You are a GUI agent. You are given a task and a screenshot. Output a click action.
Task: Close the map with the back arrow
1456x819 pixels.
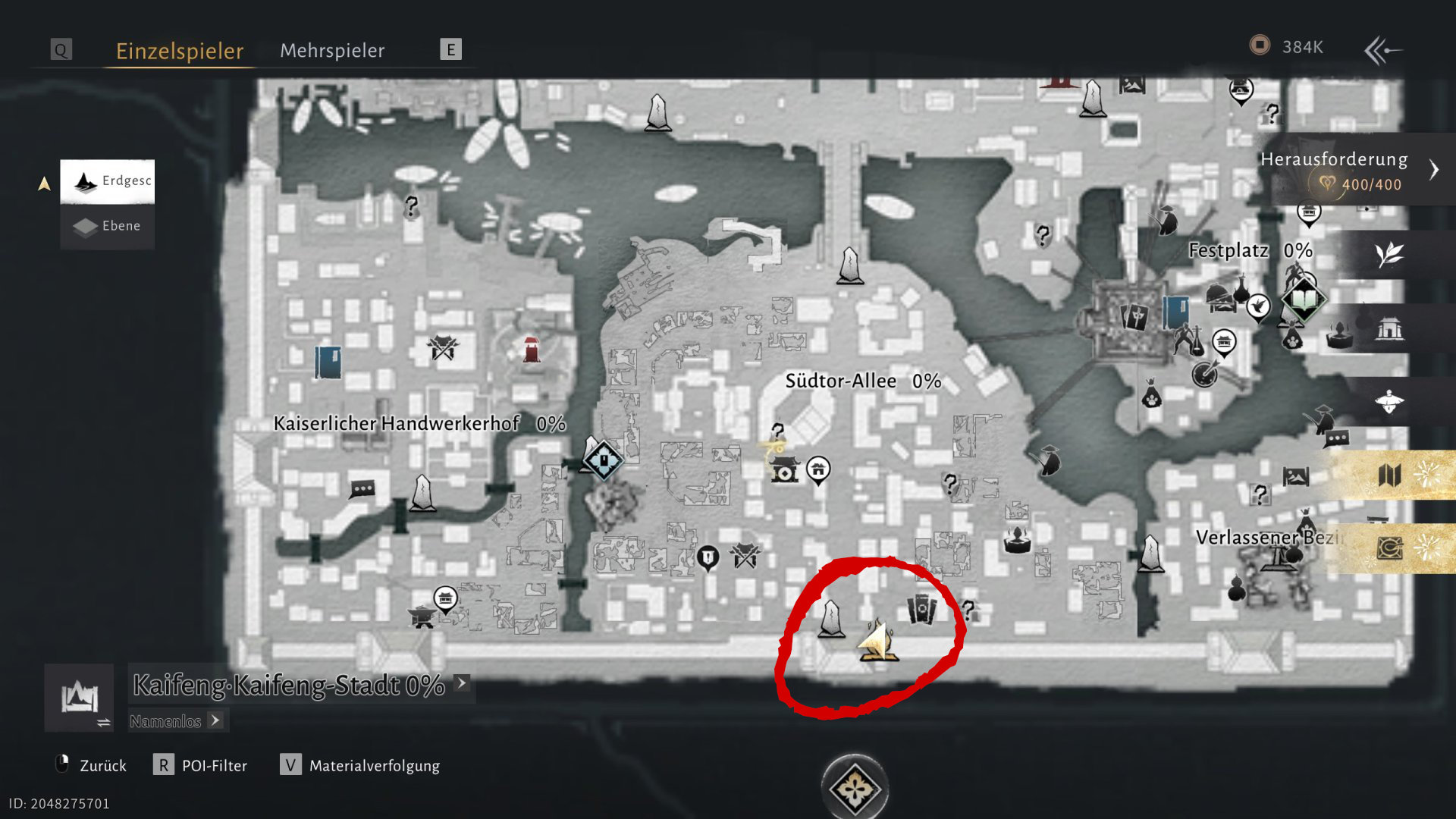click(x=1382, y=50)
